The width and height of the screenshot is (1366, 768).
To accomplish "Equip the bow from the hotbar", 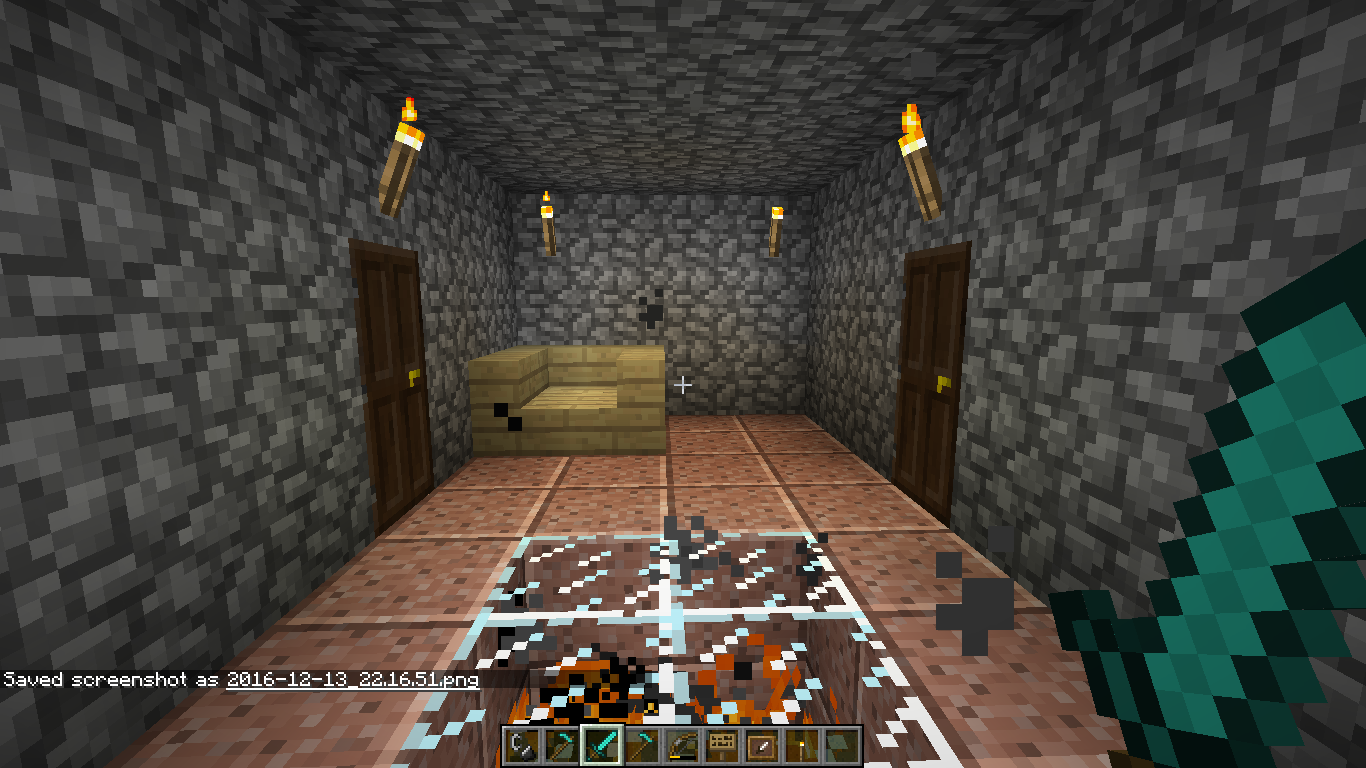I will tap(681, 746).
